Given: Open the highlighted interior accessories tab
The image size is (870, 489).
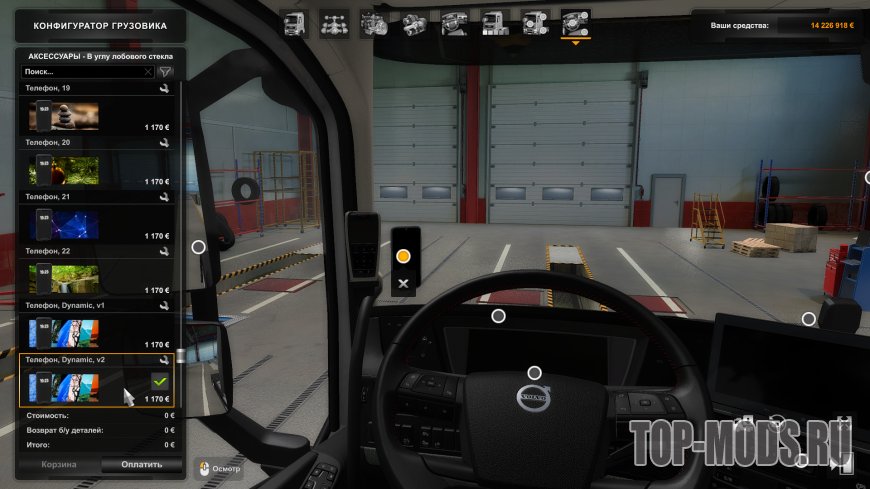Looking at the screenshot, I should [x=575, y=24].
